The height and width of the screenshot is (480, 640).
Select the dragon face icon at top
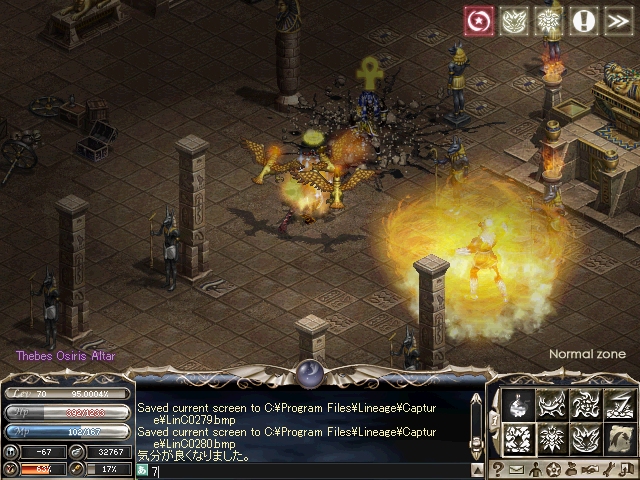(x=511, y=21)
